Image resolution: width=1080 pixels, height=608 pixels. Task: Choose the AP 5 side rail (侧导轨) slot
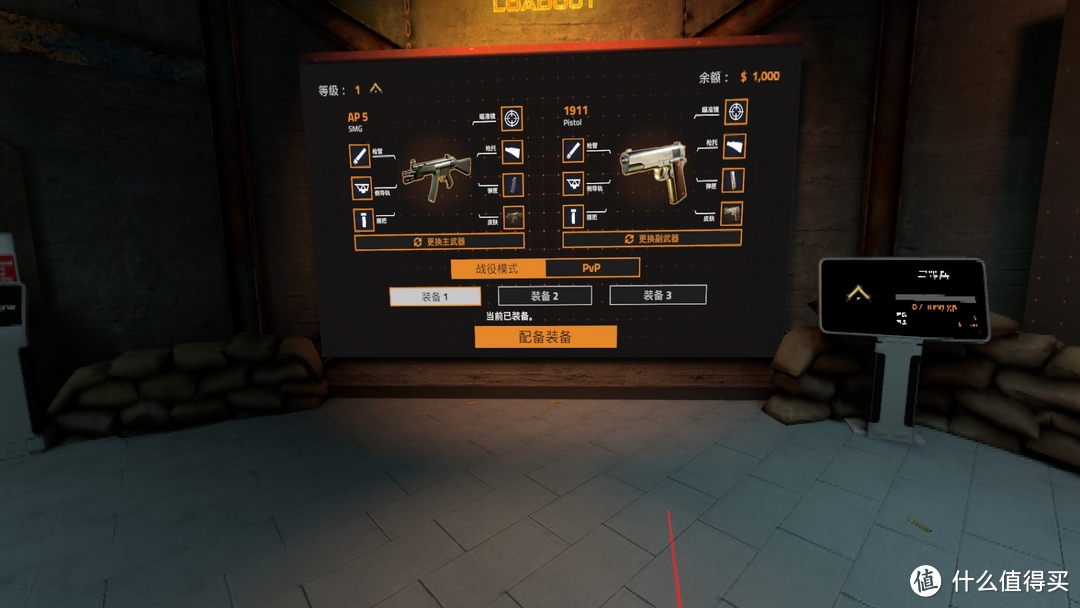[x=360, y=187]
